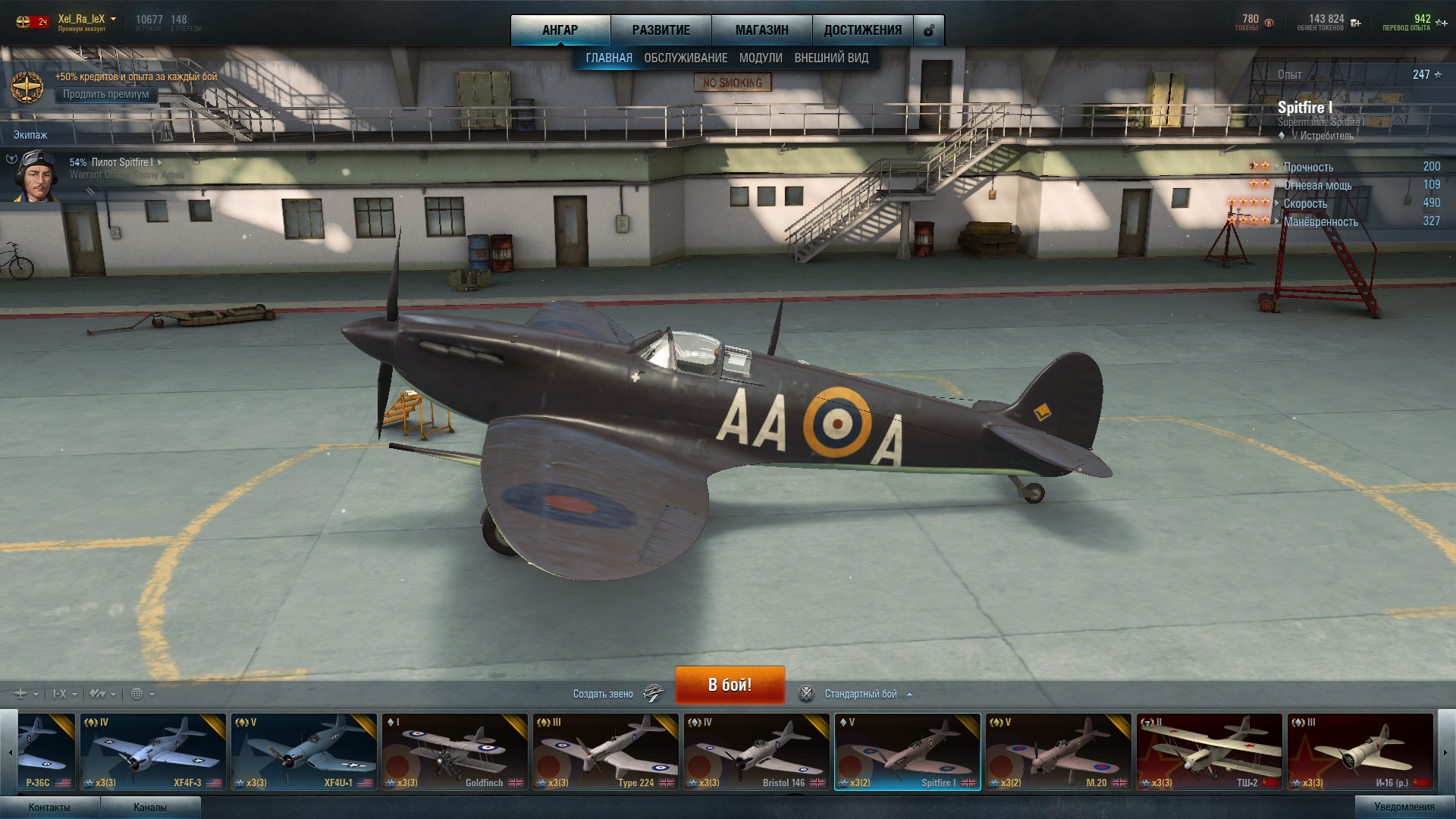This screenshot has height=819, width=1456.
Task: Switch to ВНЕШНИЙ ВИД sub-tab
Action: [x=831, y=58]
